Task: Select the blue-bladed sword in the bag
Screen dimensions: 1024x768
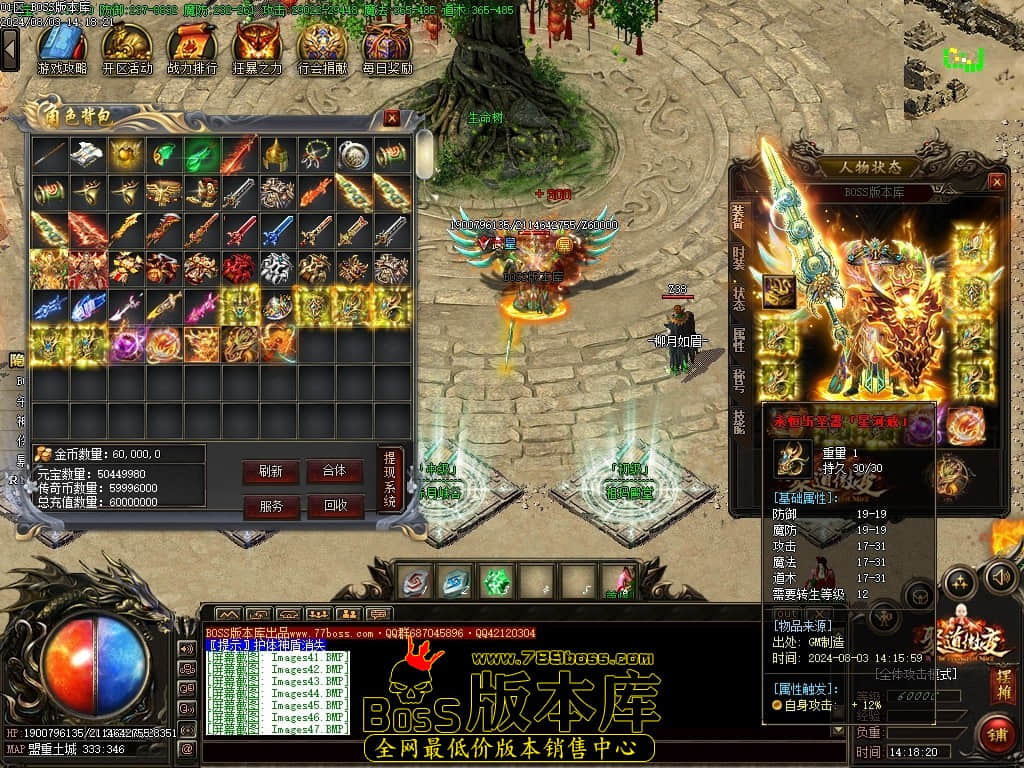Action: (x=276, y=230)
